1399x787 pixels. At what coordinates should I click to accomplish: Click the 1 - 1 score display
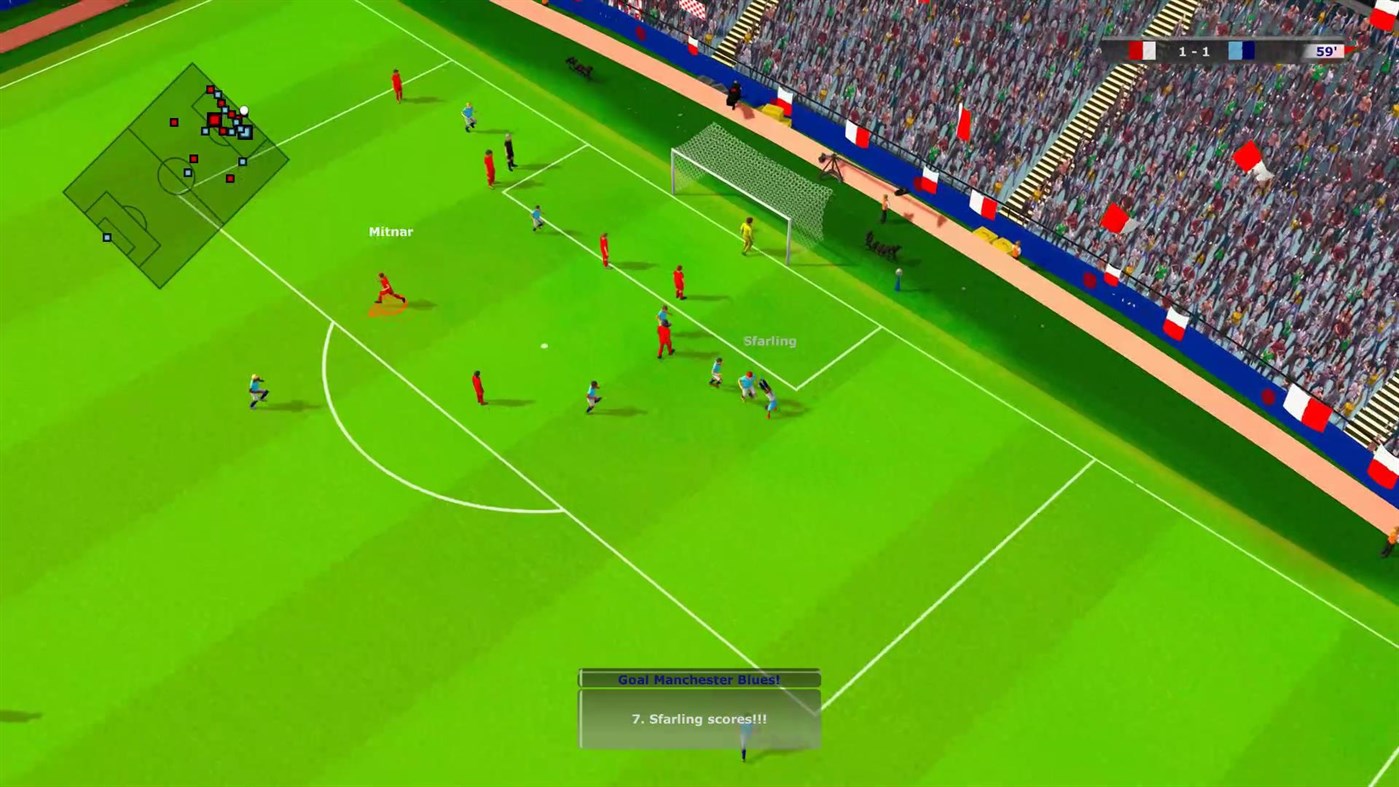tap(1194, 50)
